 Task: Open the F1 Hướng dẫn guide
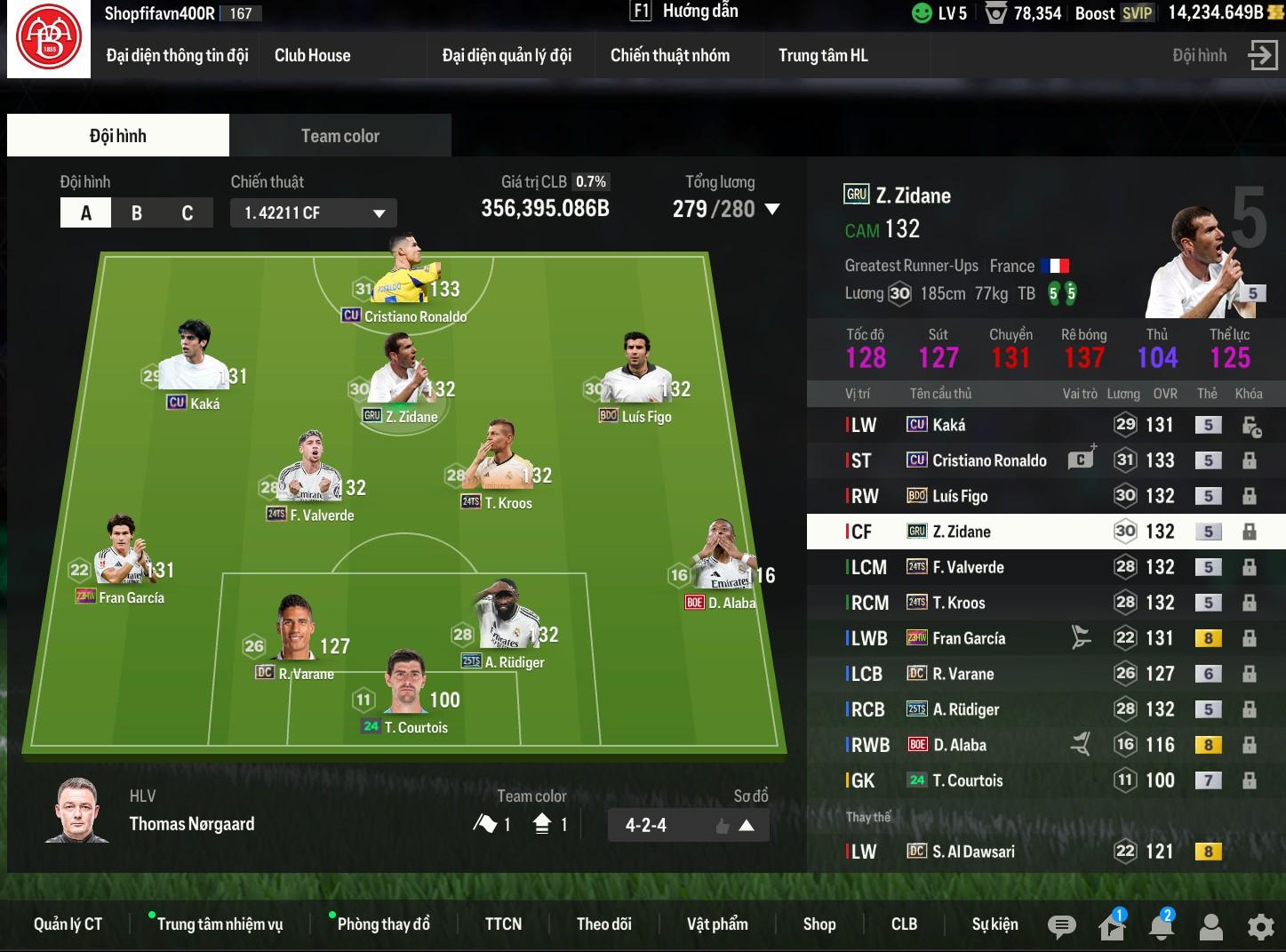(x=684, y=12)
